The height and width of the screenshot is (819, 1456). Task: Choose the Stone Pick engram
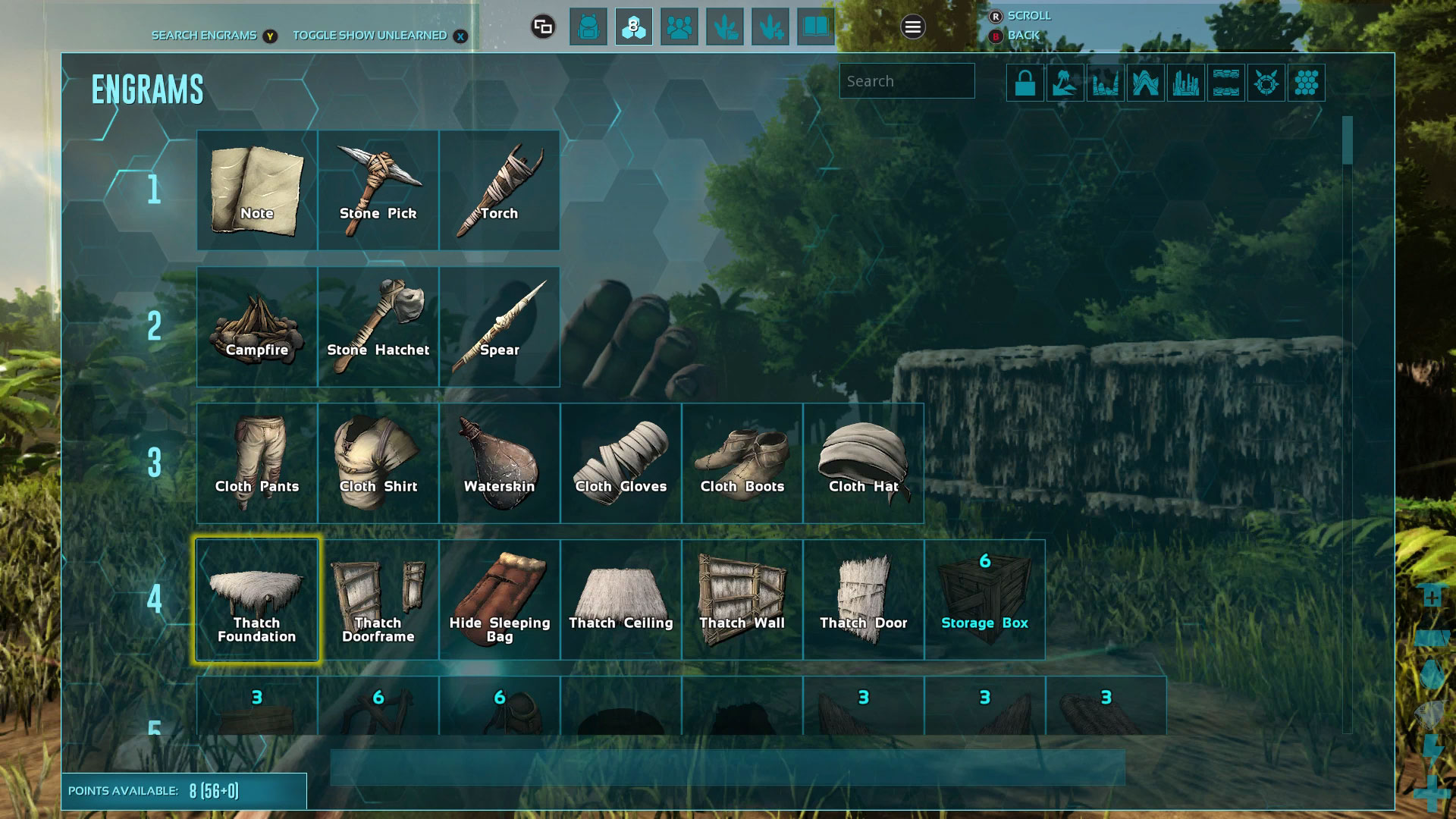(x=378, y=190)
